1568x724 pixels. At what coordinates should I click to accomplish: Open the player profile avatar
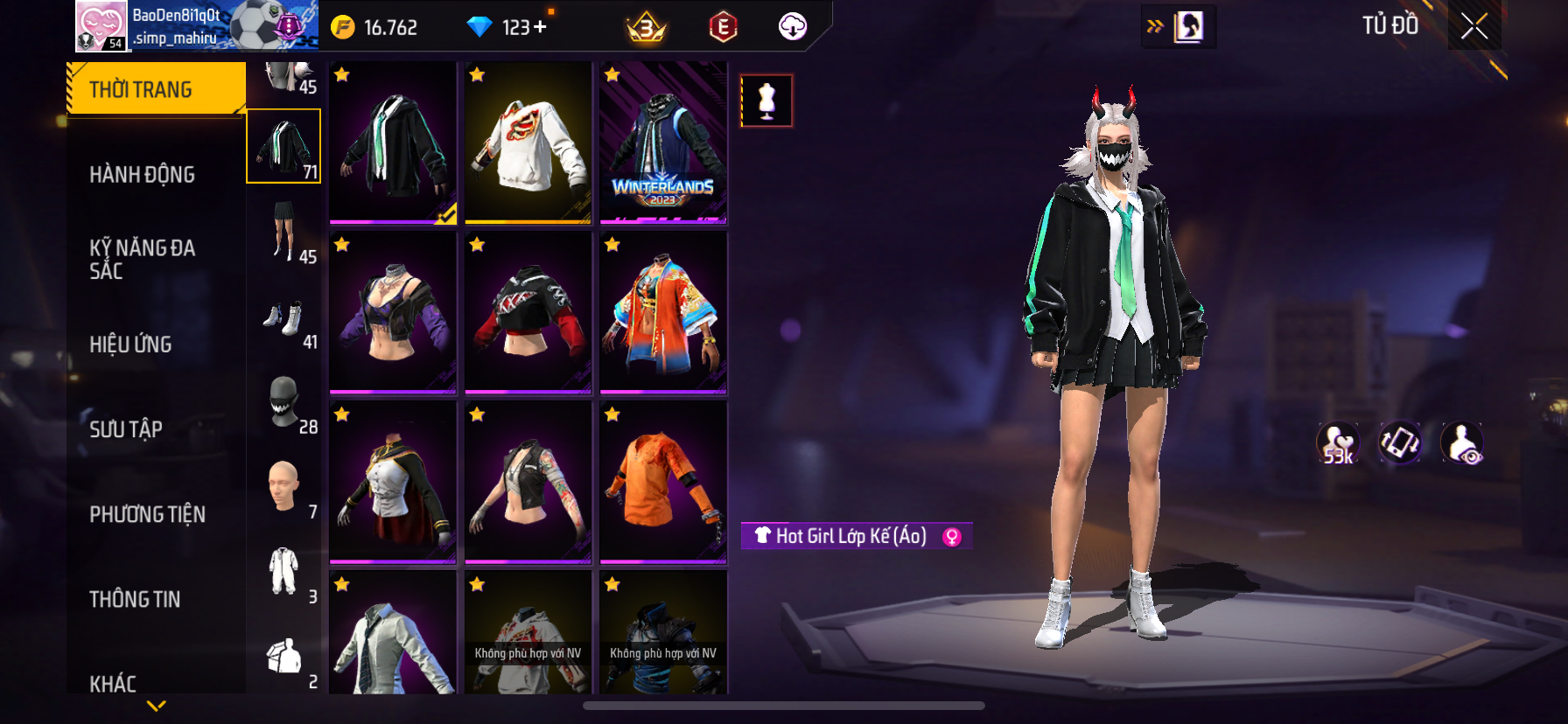pyautogui.click(x=101, y=26)
